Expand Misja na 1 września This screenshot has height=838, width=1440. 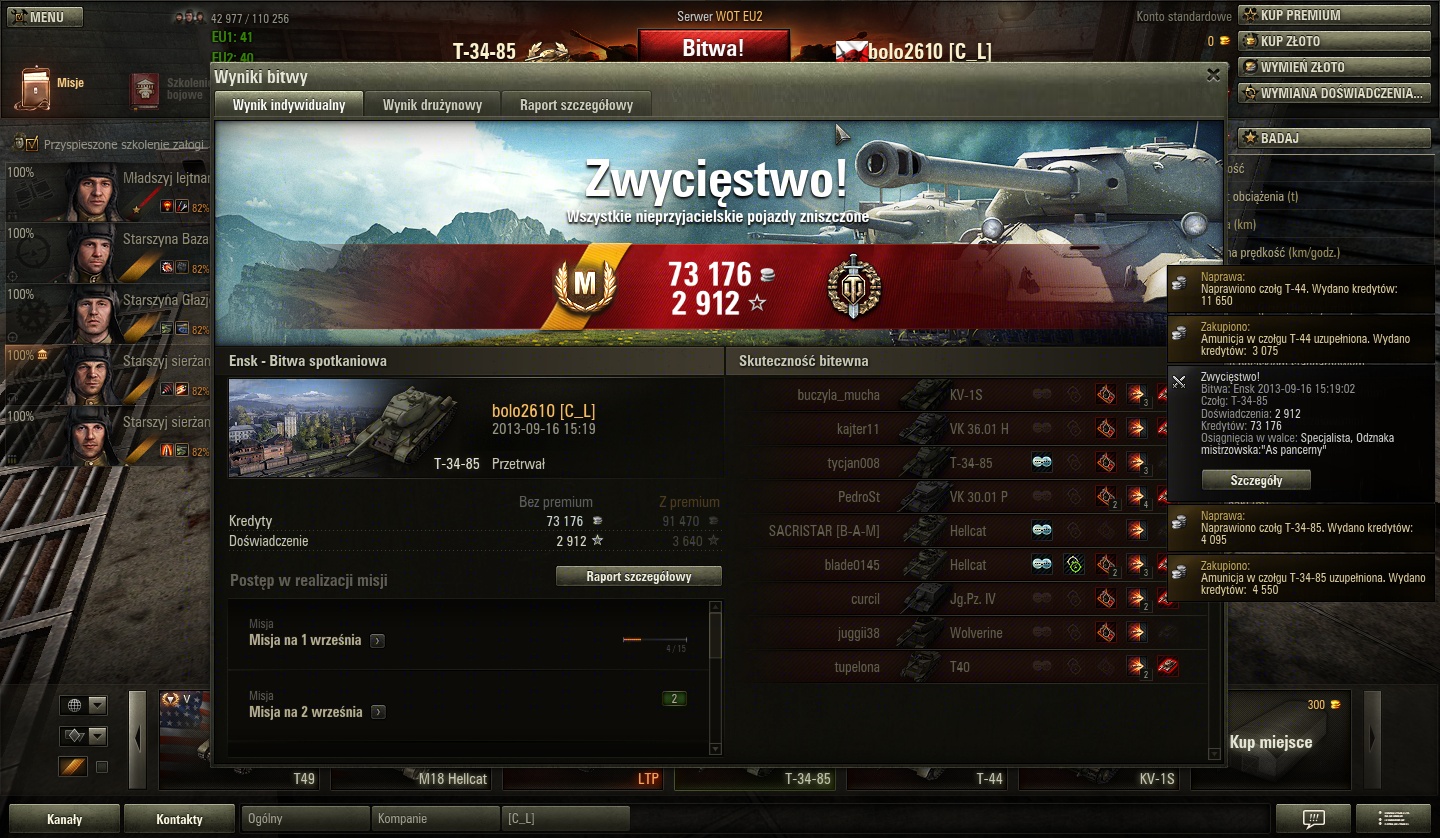(377, 641)
